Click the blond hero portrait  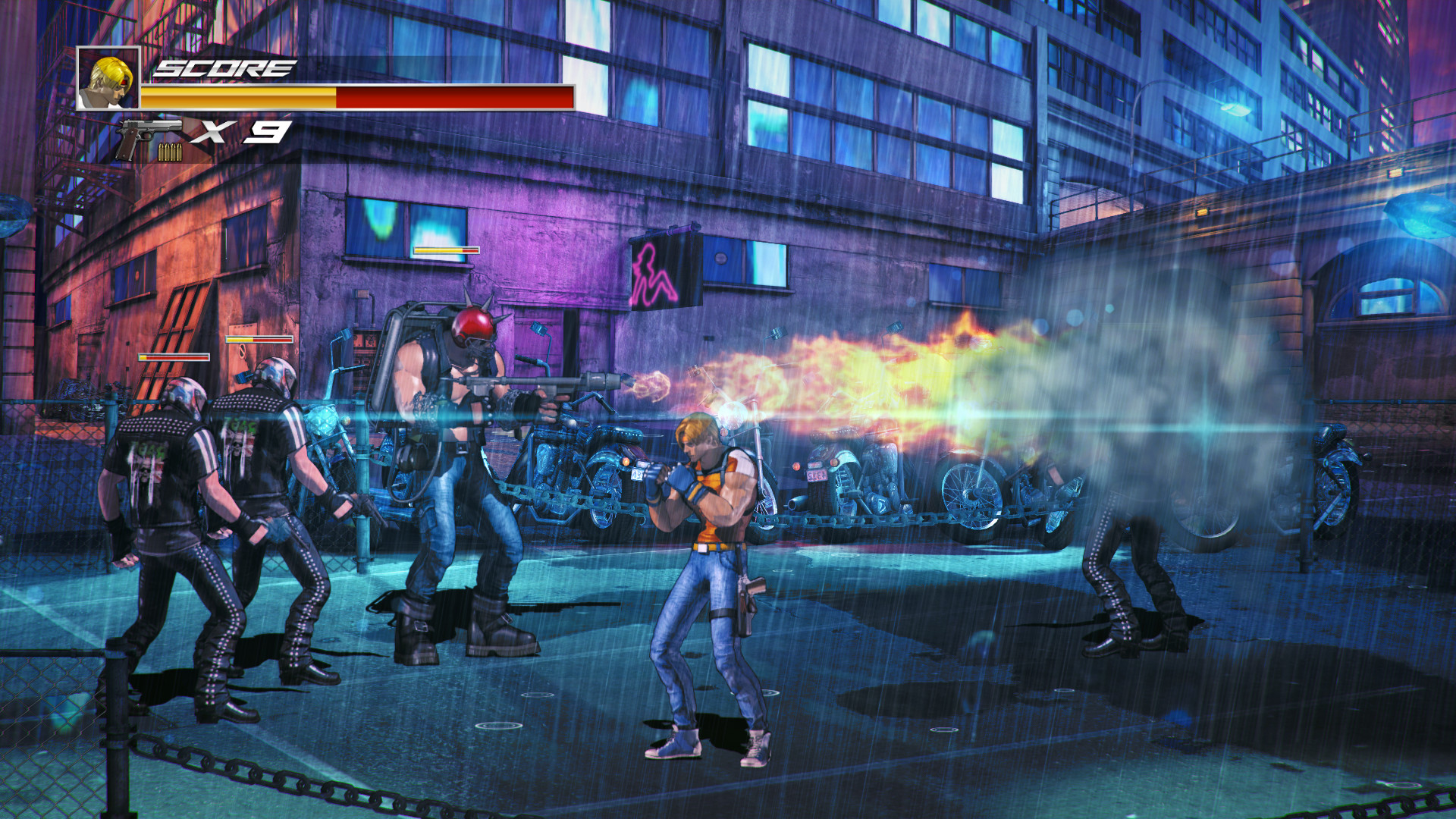(108, 79)
